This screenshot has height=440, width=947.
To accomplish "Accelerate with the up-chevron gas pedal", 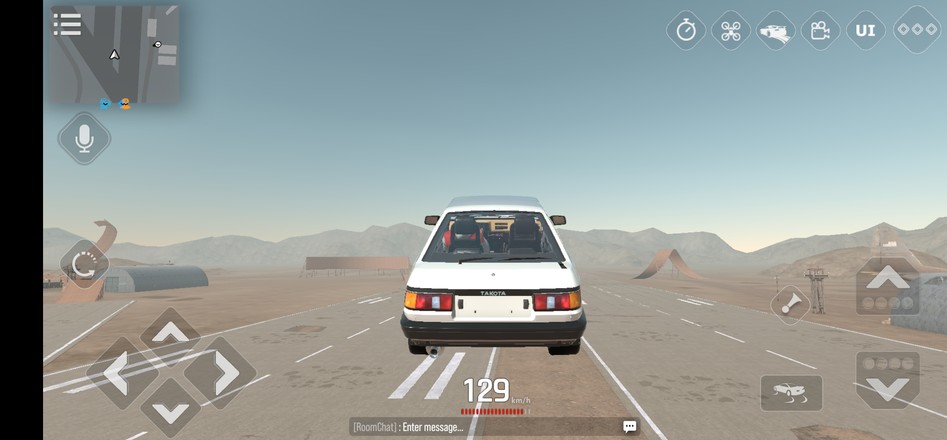I will tap(888, 285).
